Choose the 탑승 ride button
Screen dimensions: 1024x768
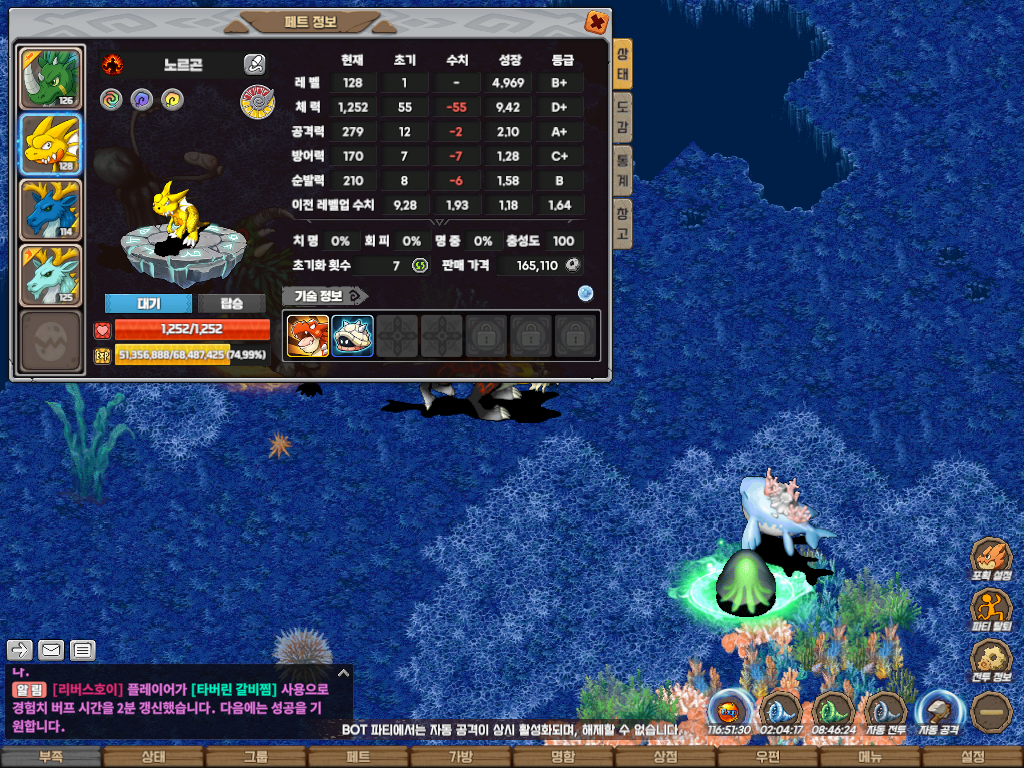pos(231,303)
